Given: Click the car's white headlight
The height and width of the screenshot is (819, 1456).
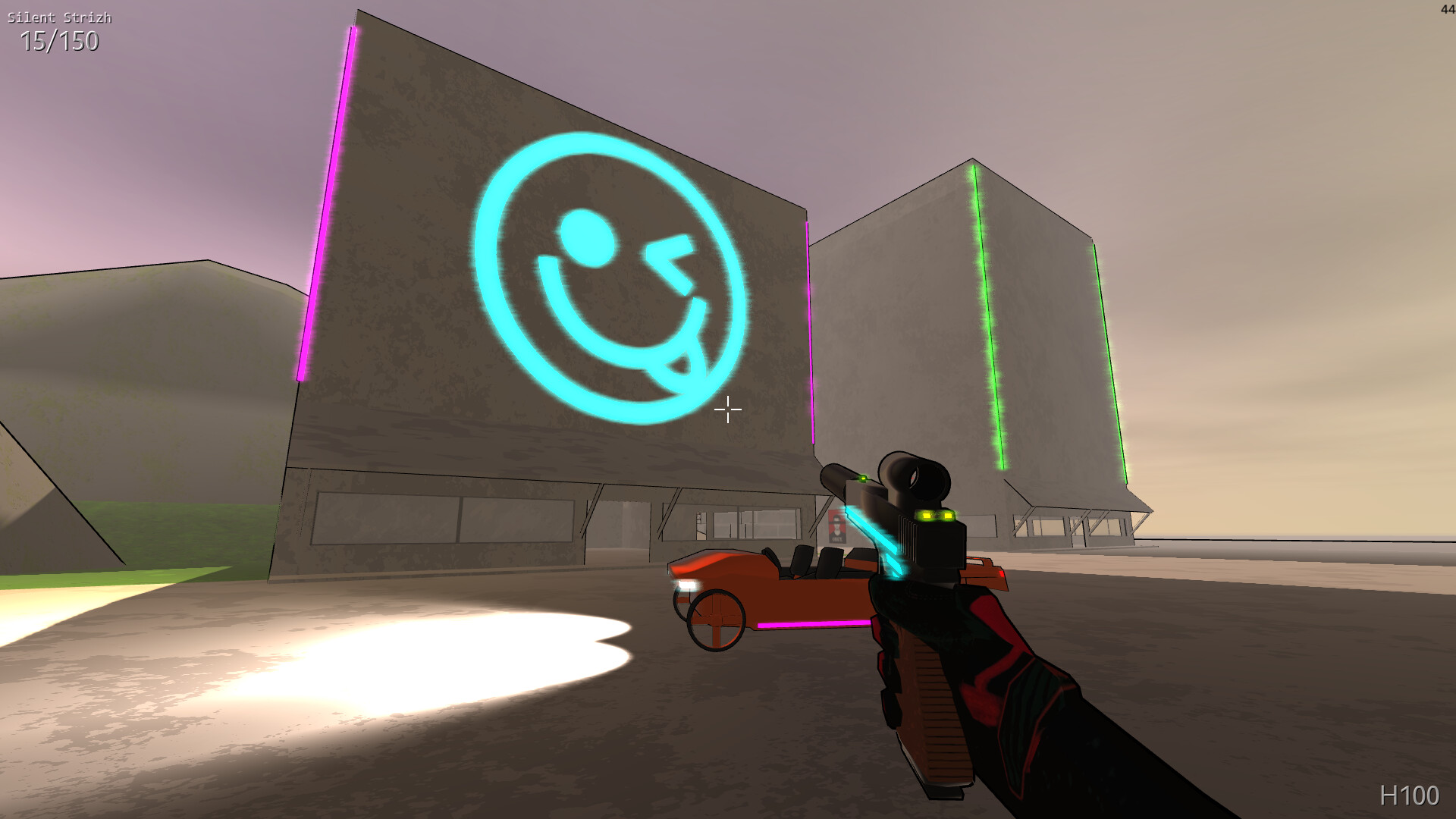Looking at the screenshot, I should [x=688, y=583].
